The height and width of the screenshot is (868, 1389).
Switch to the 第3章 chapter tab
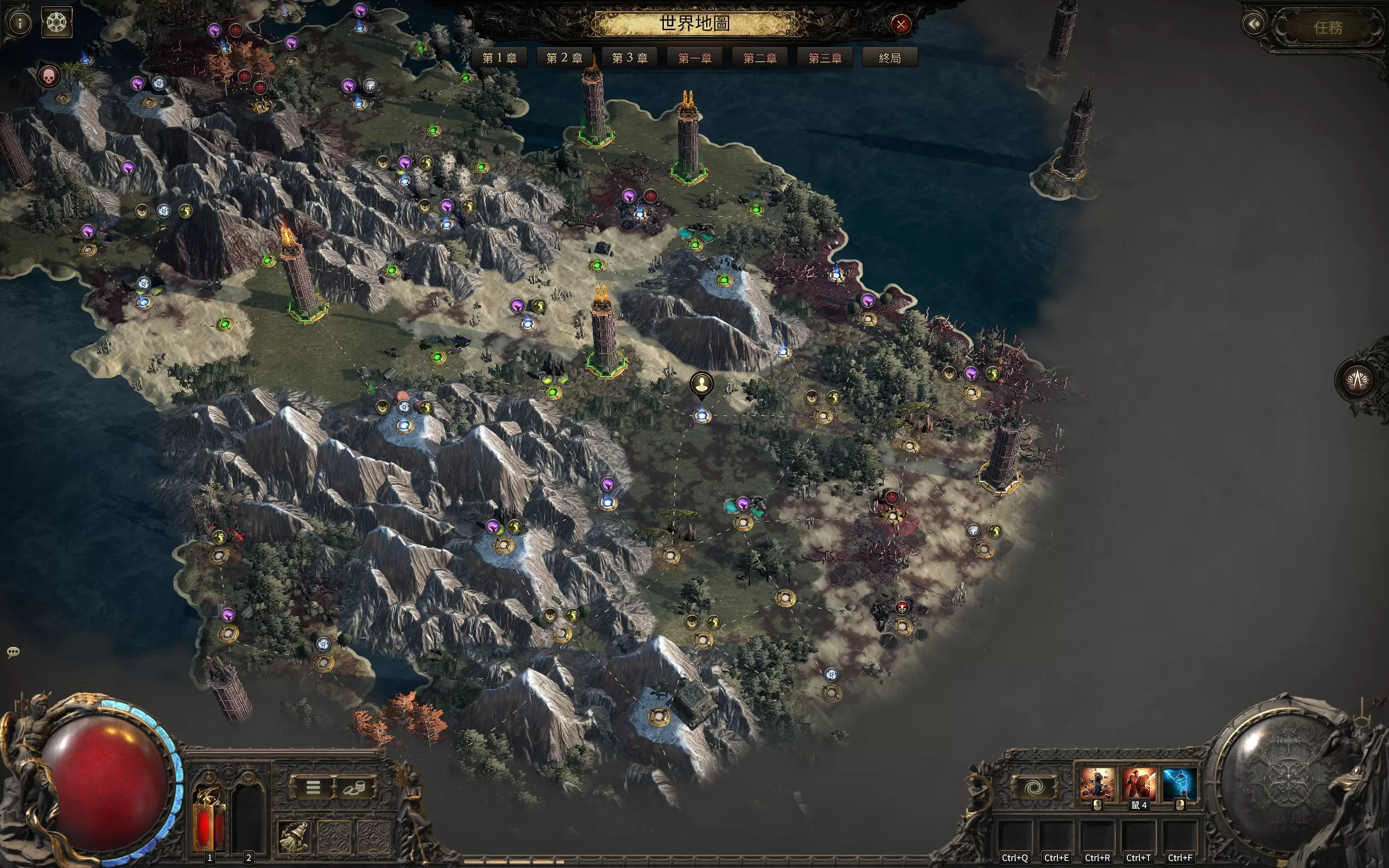[630, 58]
